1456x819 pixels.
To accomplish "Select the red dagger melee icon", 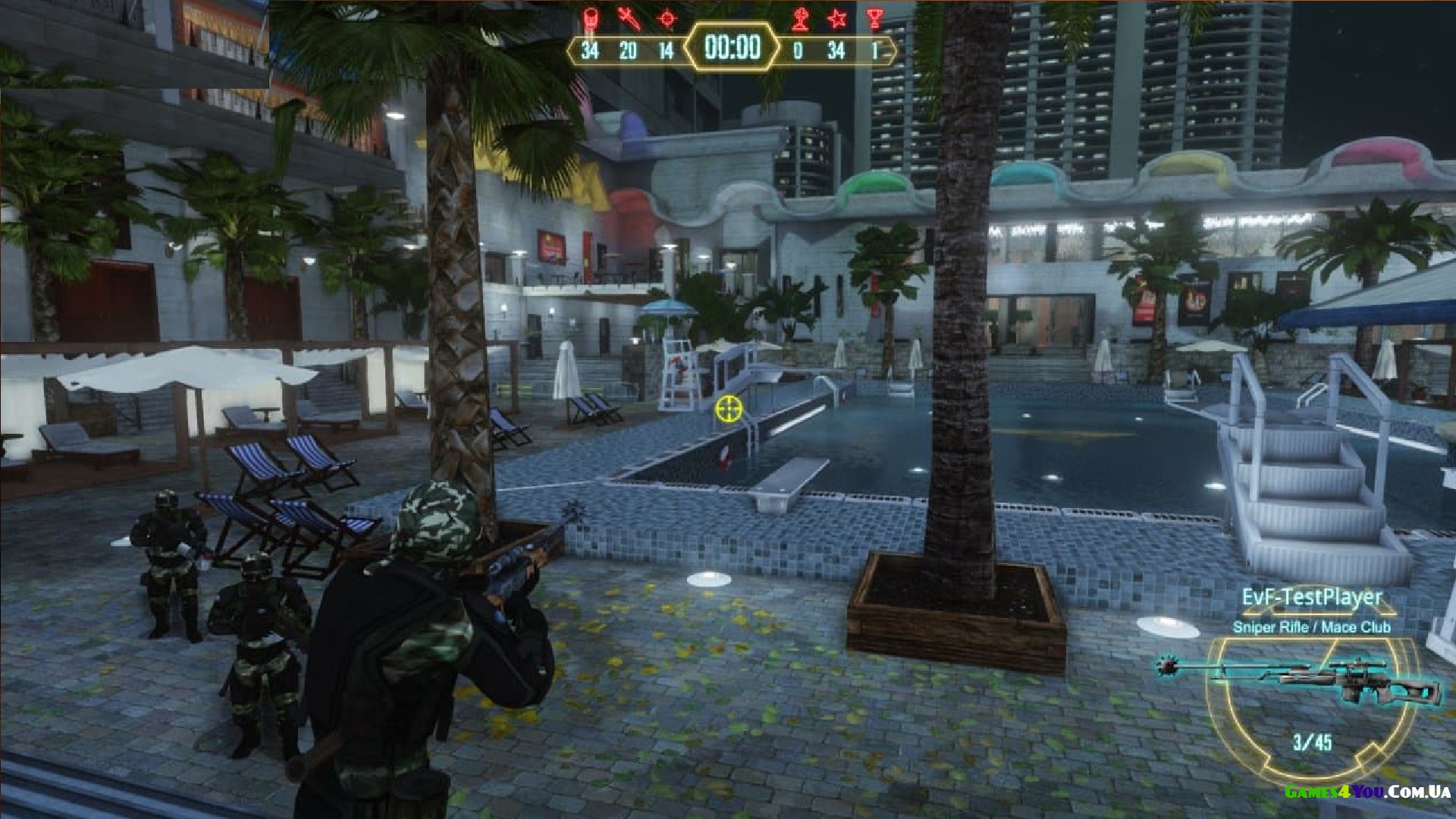I will (629, 18).
